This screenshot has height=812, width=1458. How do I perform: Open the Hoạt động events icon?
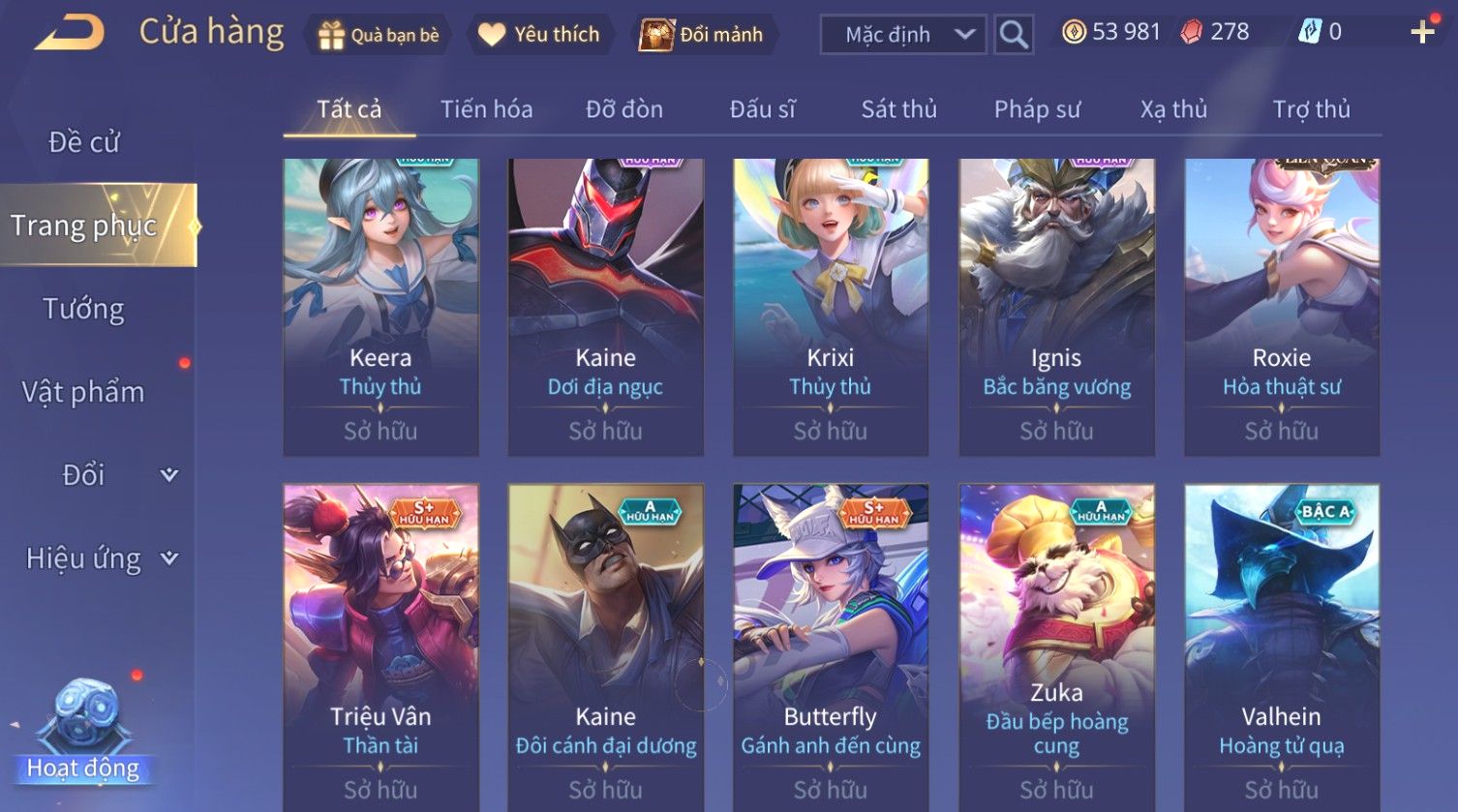coord(83,731)
